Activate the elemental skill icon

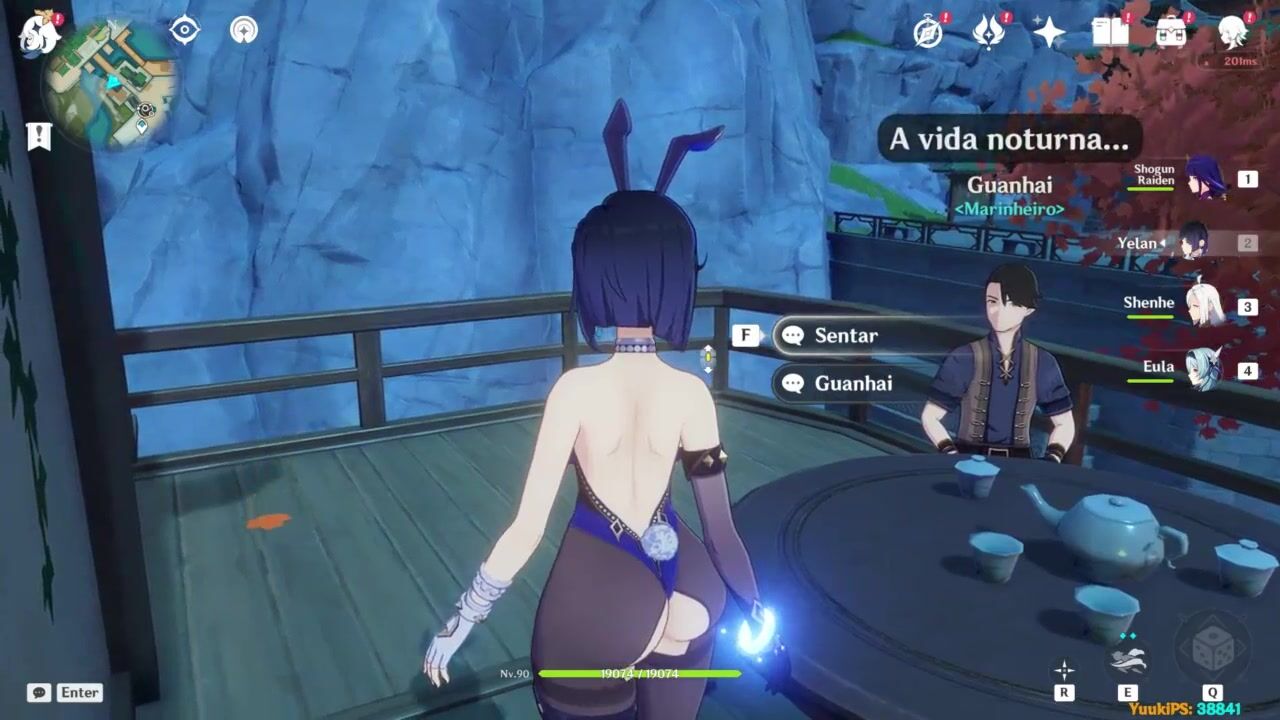point(1128,661)
